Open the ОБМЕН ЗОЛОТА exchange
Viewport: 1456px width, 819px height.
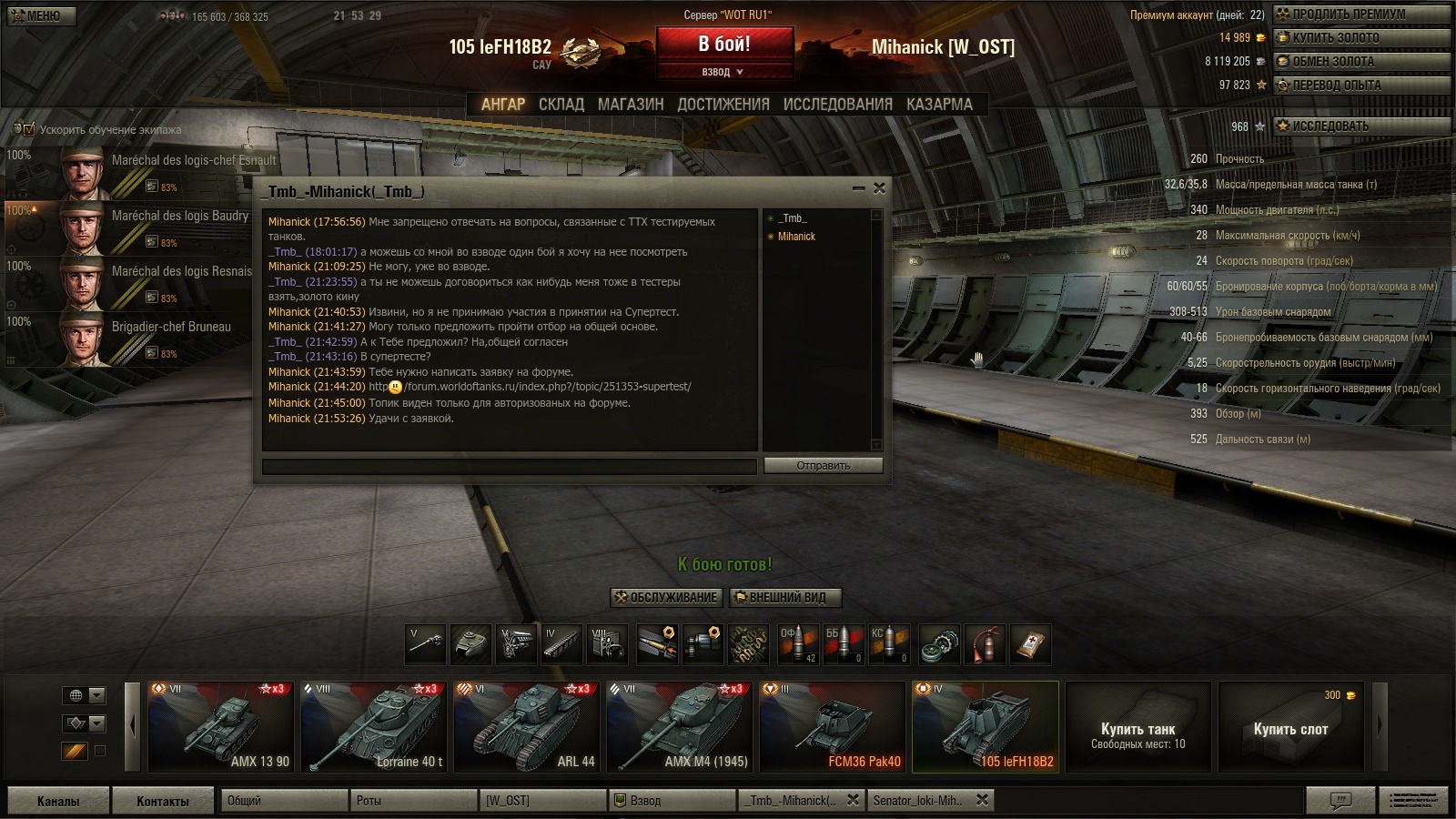click(x=1360, y=62)
